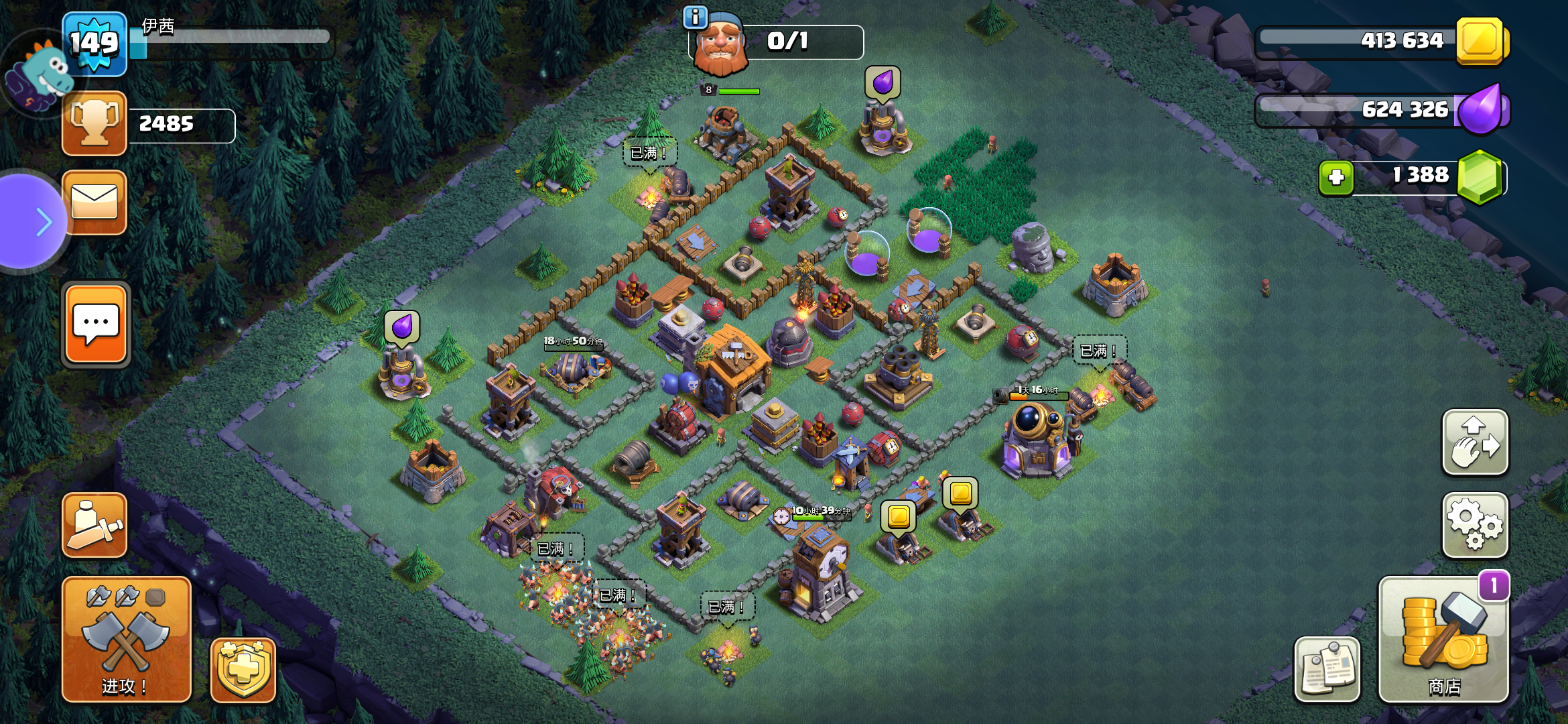
Task: Open the chat panel
Action: coord(94,324)
